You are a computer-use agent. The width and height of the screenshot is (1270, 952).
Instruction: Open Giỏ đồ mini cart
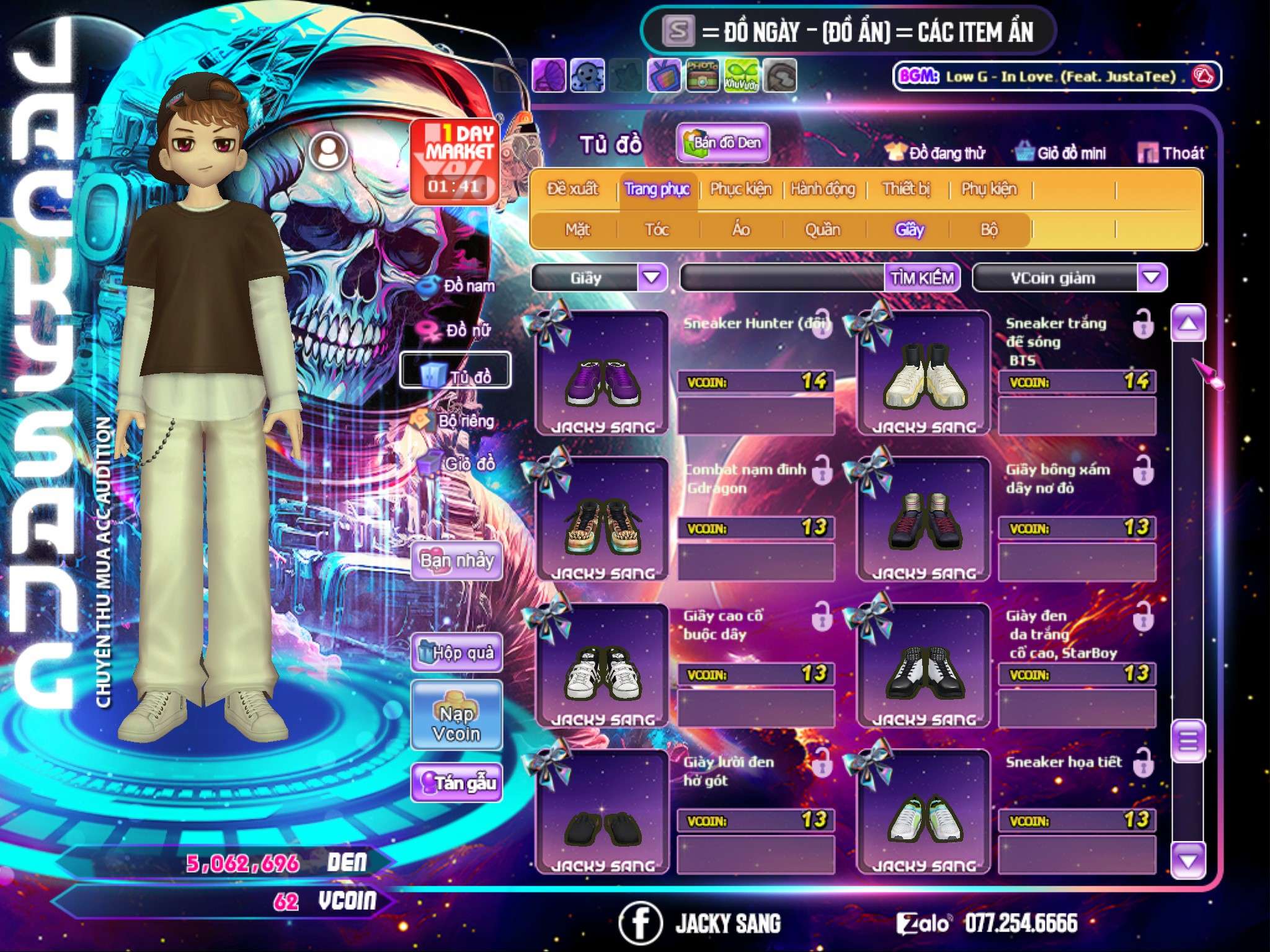[x=1060, y=153]
